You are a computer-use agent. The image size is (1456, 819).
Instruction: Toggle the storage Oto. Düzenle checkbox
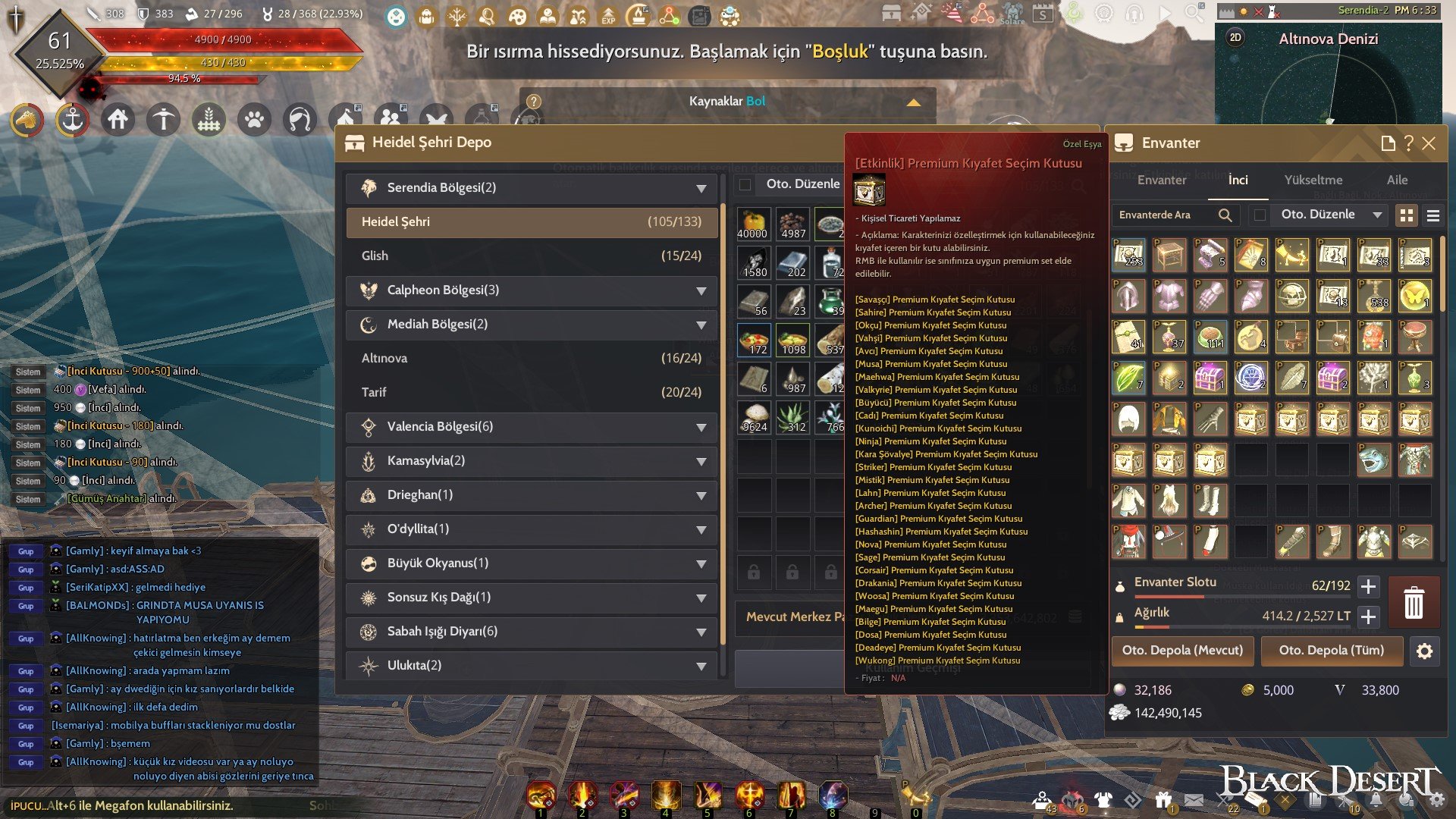pyautogui.click(x=745, y=184)
